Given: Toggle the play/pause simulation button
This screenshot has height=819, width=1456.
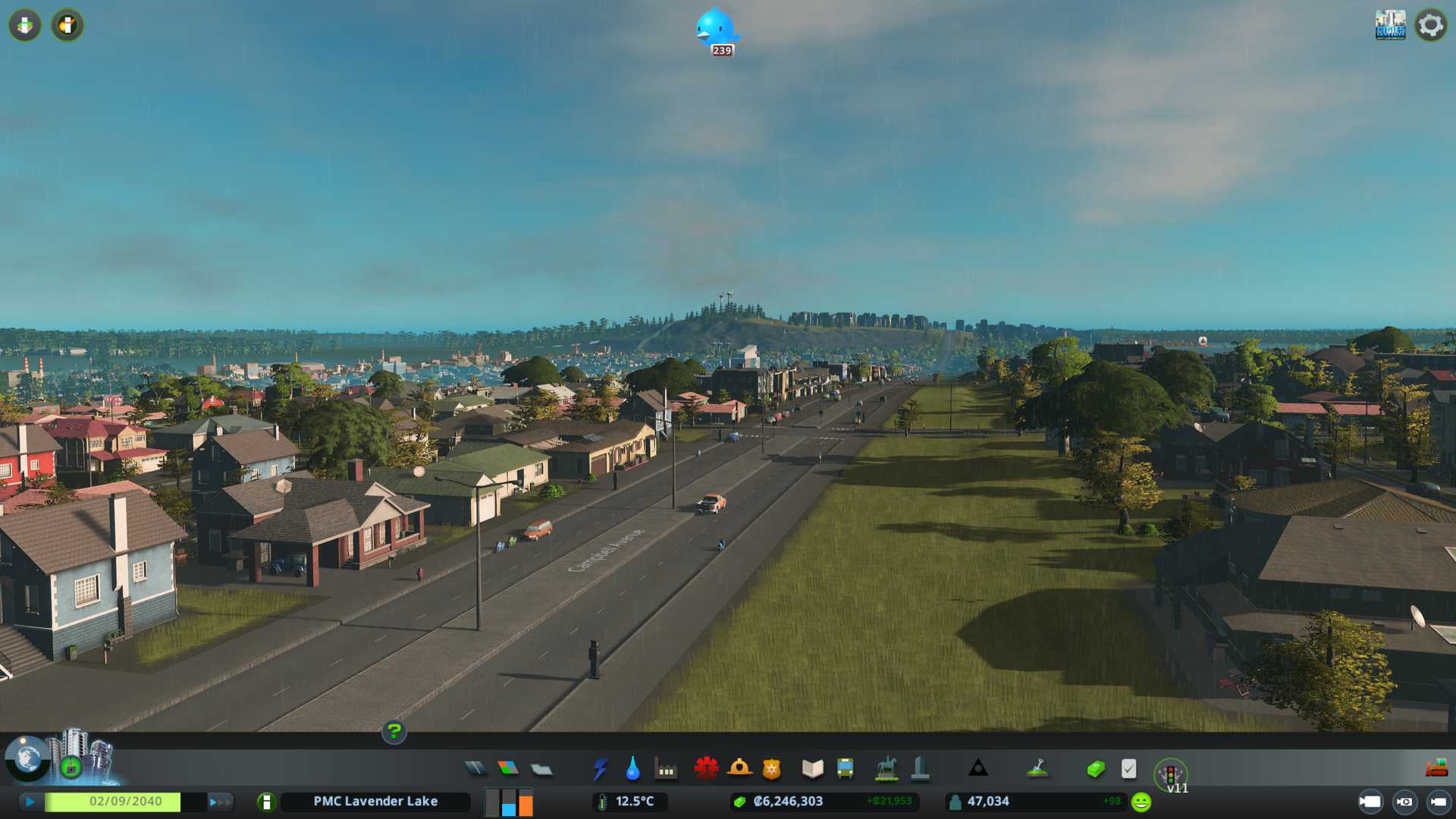Looking at the screenshot, I should (x=30, y=802).
